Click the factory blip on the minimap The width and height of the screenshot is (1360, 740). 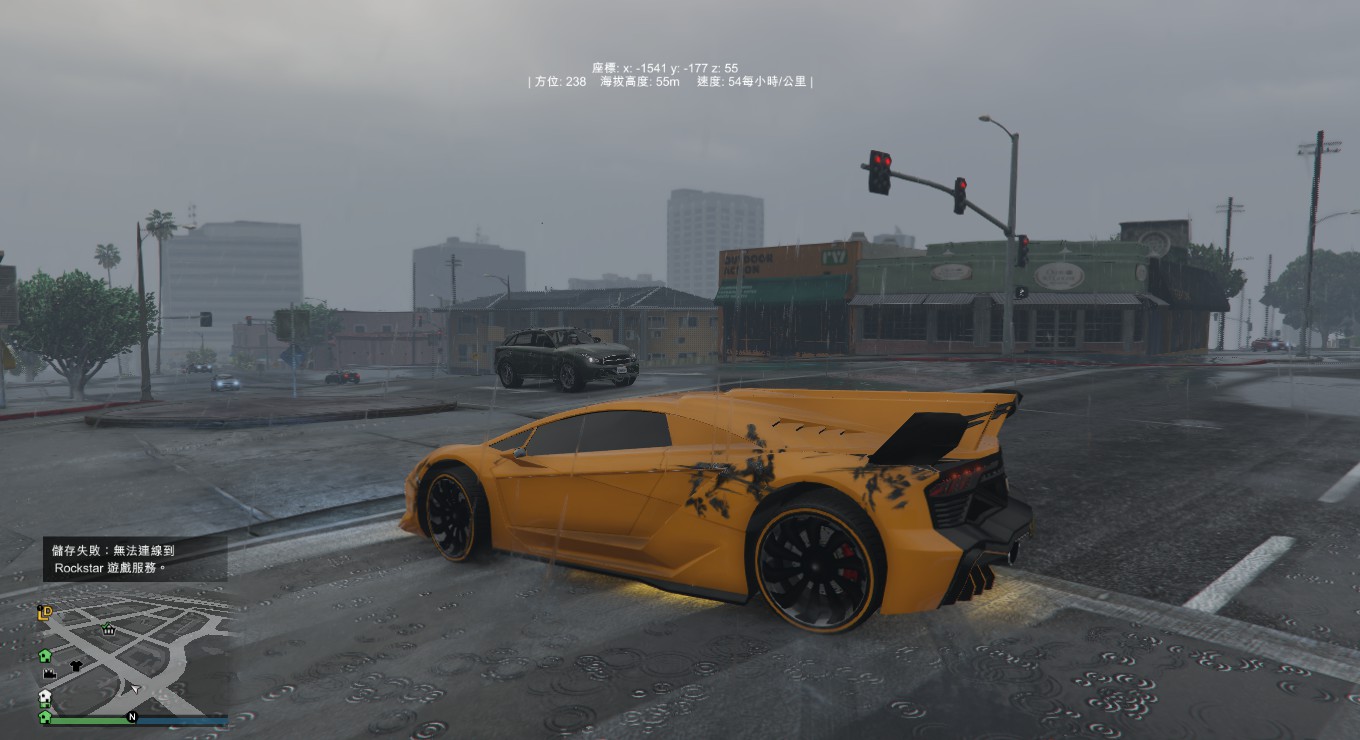(50, 675)
